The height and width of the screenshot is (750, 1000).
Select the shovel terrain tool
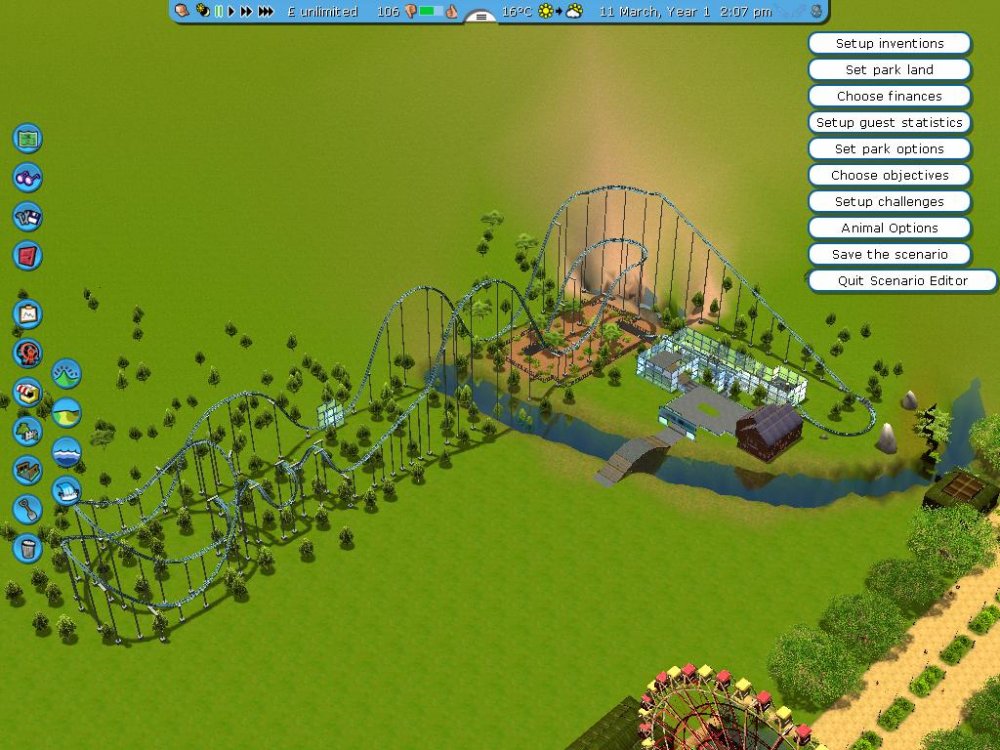[27, 509]
